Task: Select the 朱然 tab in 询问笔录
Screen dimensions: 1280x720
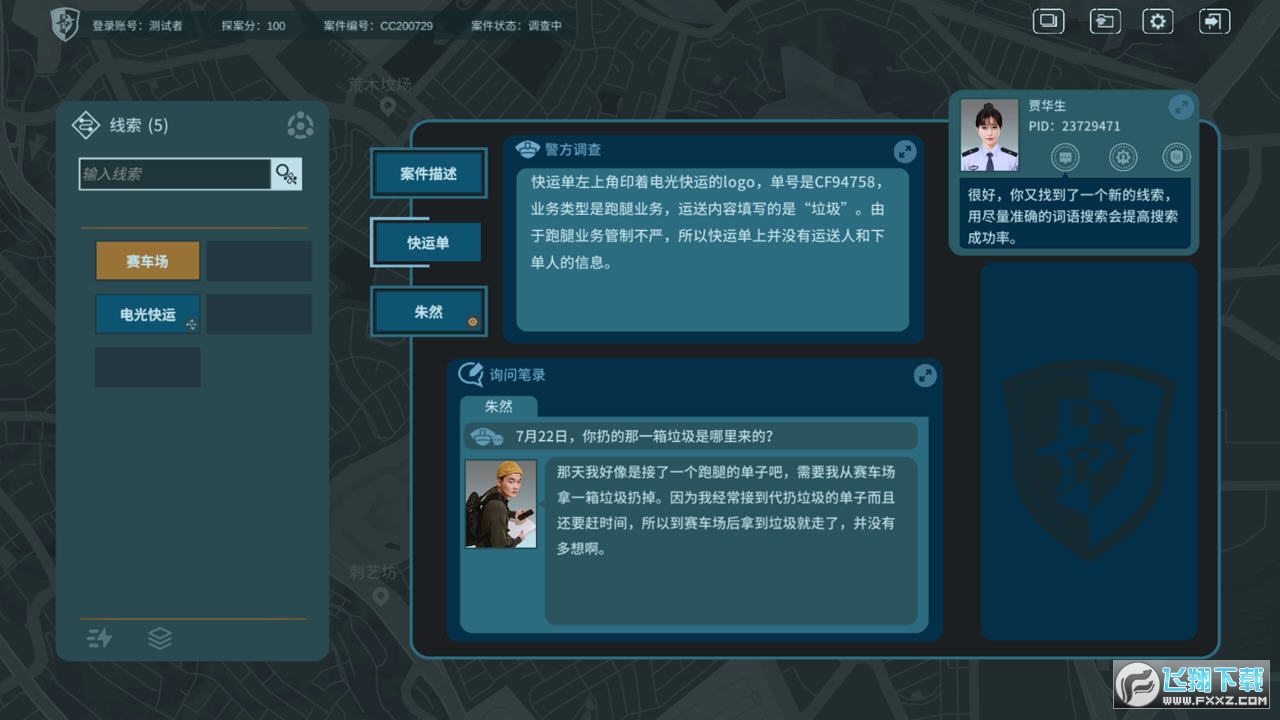Action: (x=499, y=407)
